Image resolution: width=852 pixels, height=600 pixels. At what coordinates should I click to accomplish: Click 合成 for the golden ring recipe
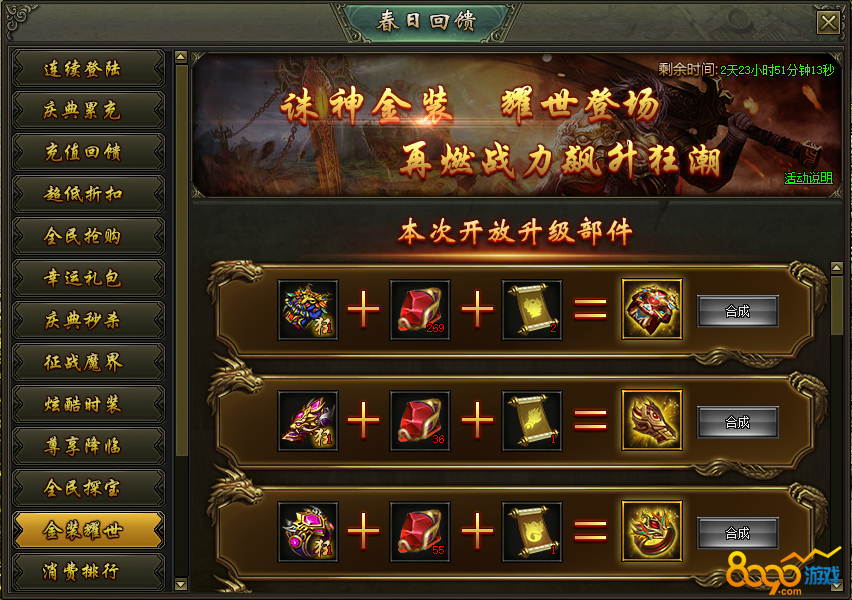[x=737, y=533]
